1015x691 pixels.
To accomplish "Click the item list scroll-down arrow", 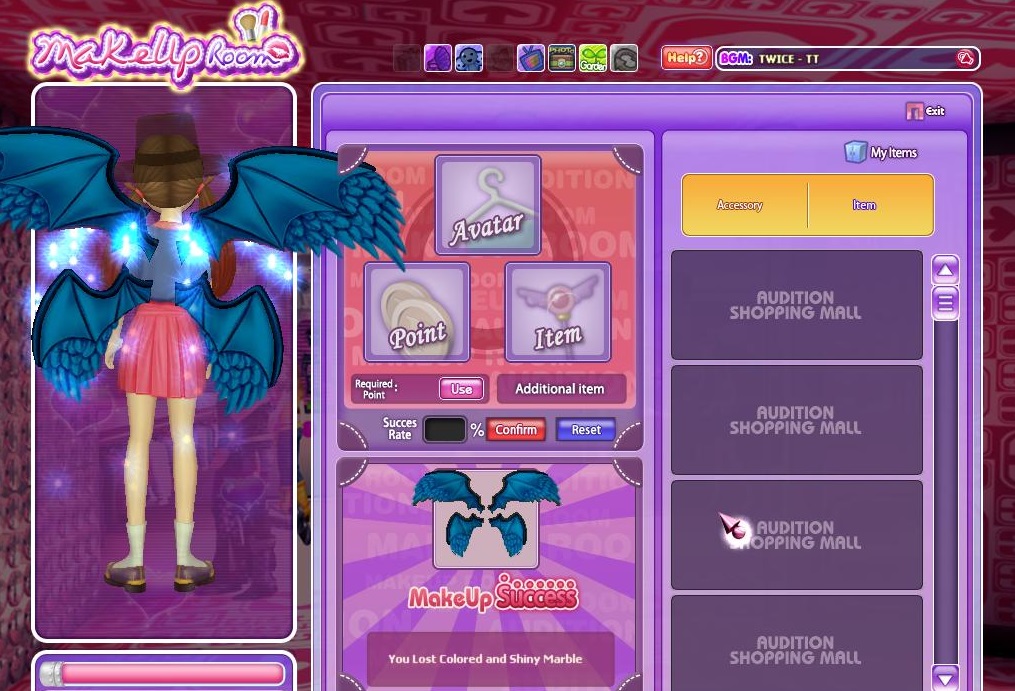I will pyautogui.click(x=945, y=677).
